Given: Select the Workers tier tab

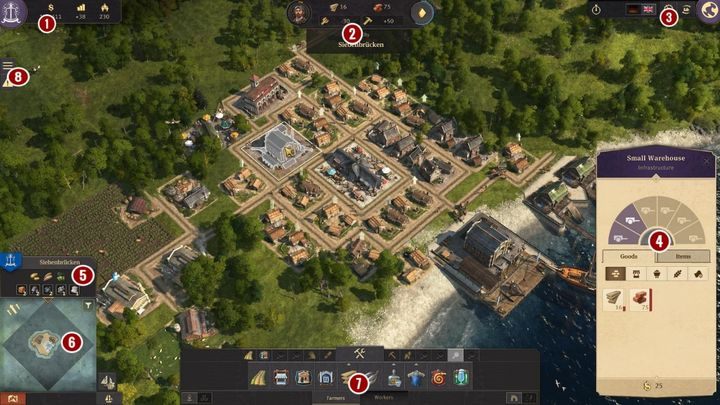Looking at the screenshot, I should coord(383,397).
